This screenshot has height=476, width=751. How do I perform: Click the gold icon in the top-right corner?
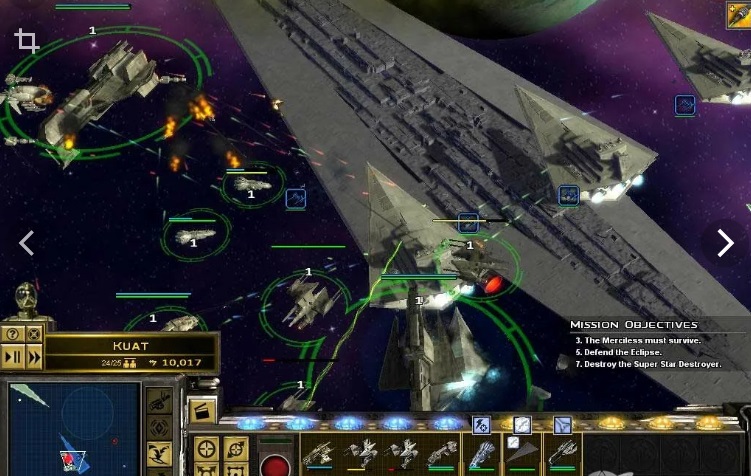738,14
